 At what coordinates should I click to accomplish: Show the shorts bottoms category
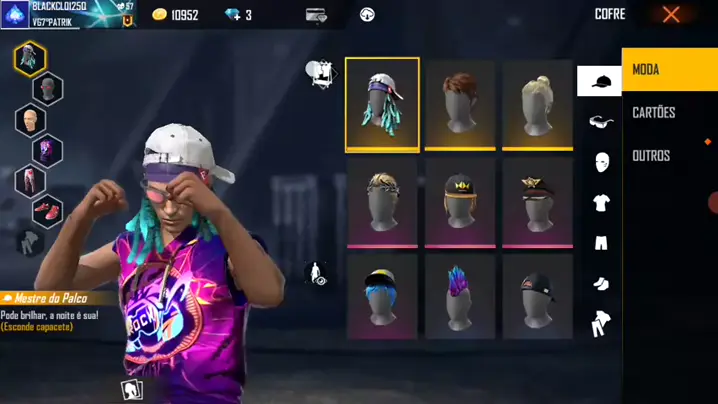[x=600, y=243]
